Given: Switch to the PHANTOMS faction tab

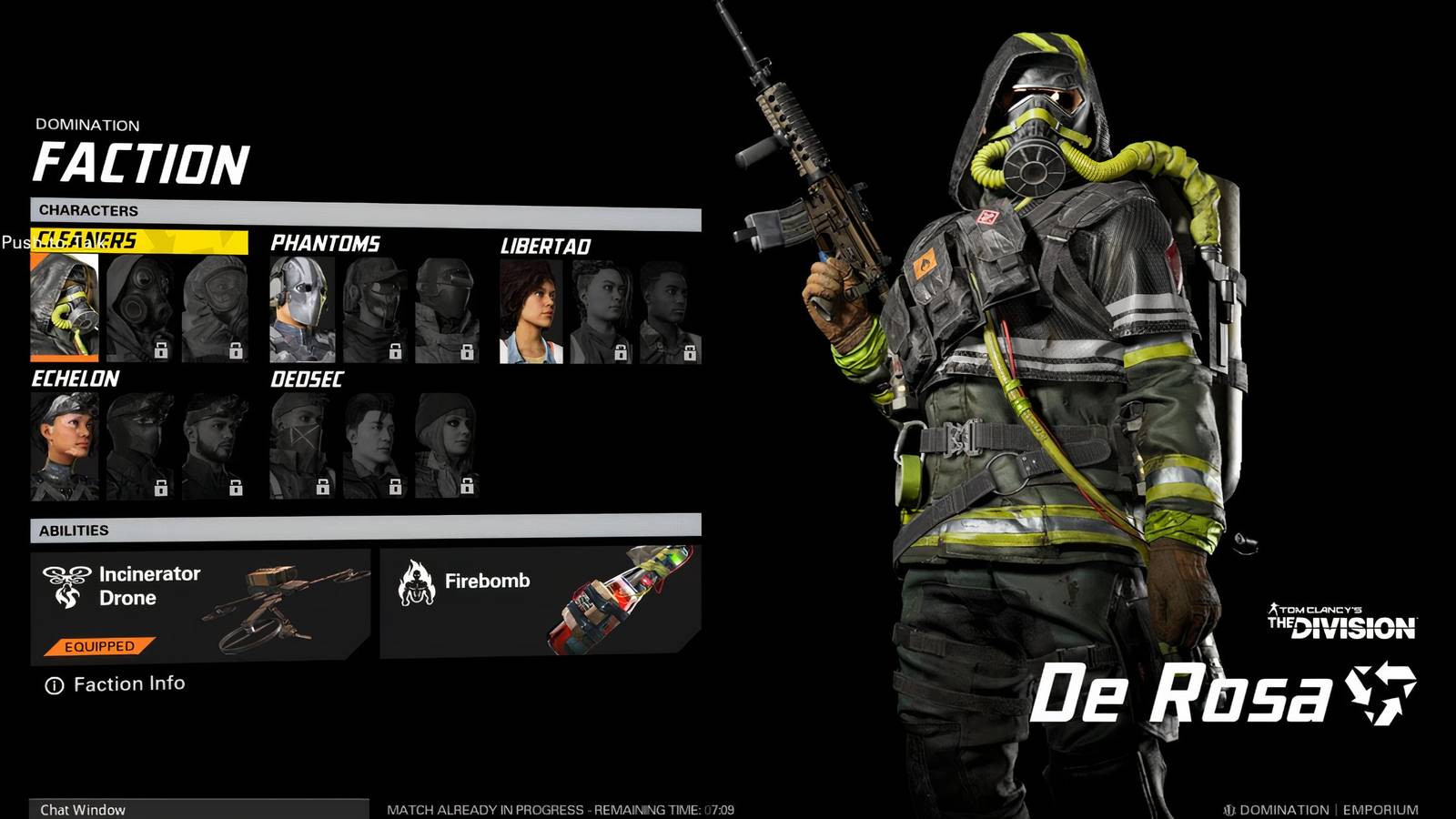Looking at the screenshot, I should tap(326, 243).
